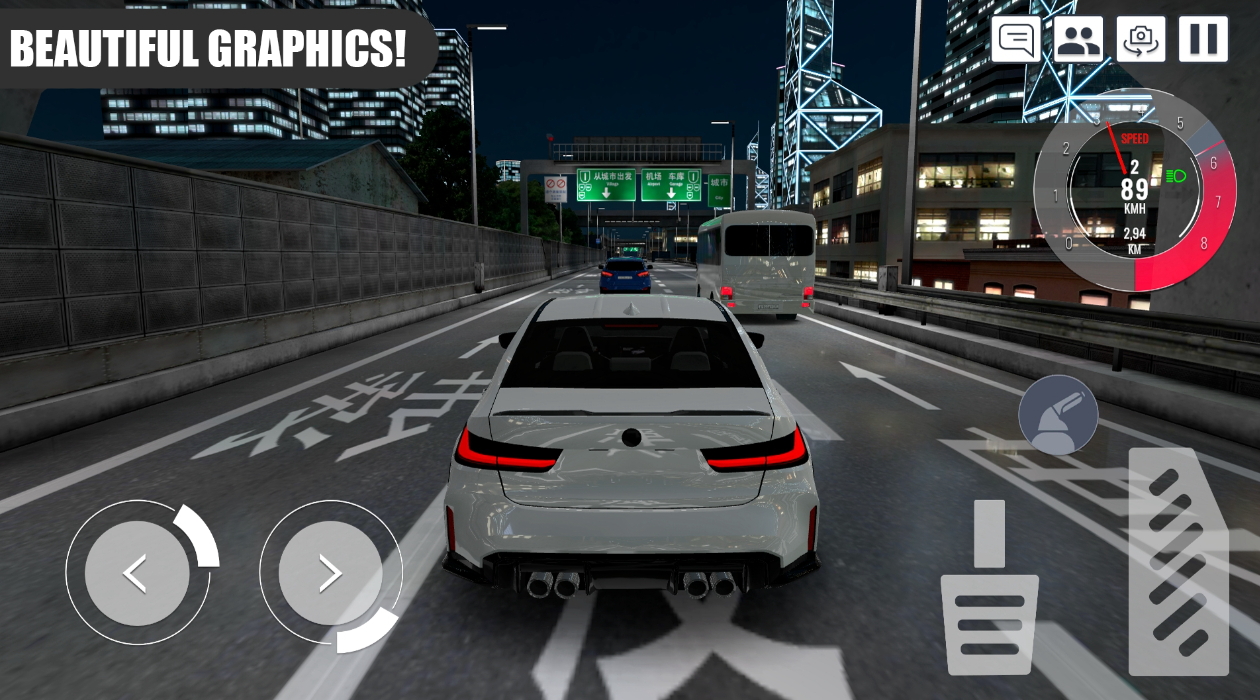Pull the round handbrake button

click(1058, 414)
